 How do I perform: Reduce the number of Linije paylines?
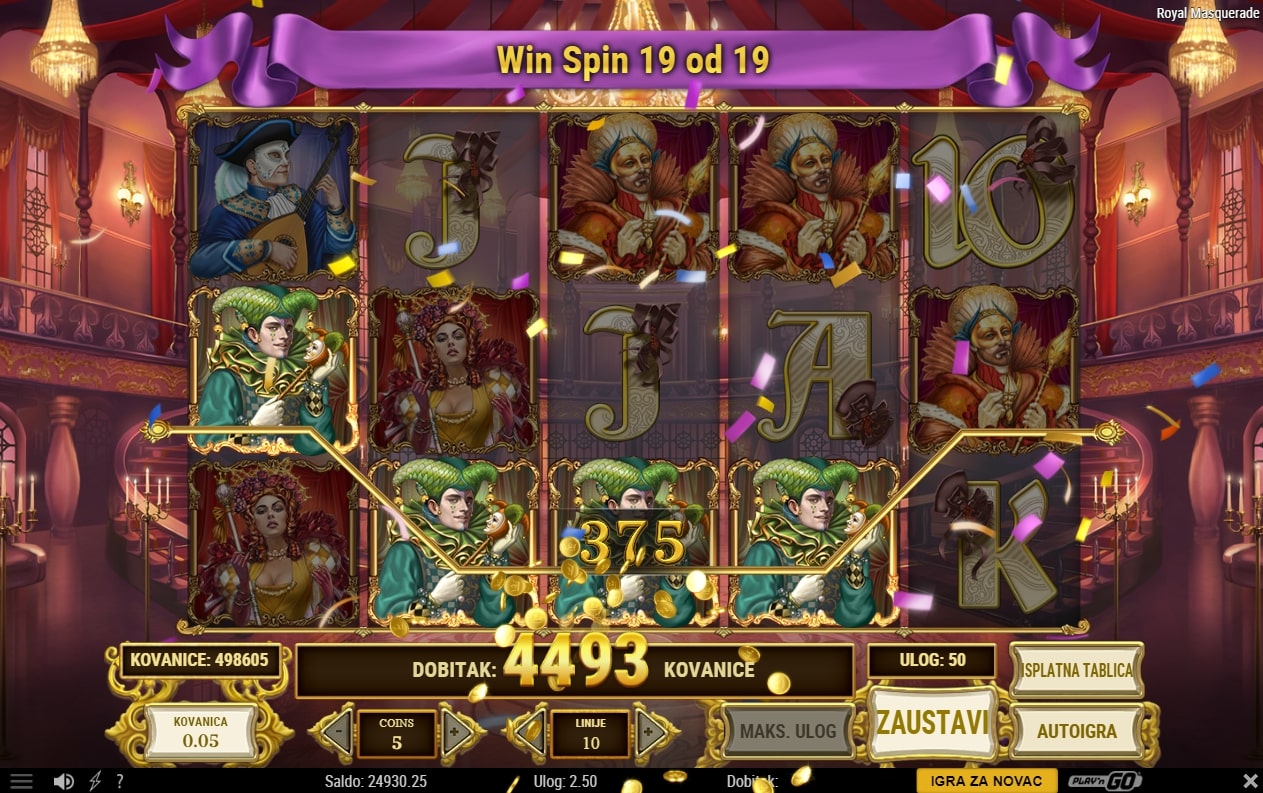[x=530, y=733]
